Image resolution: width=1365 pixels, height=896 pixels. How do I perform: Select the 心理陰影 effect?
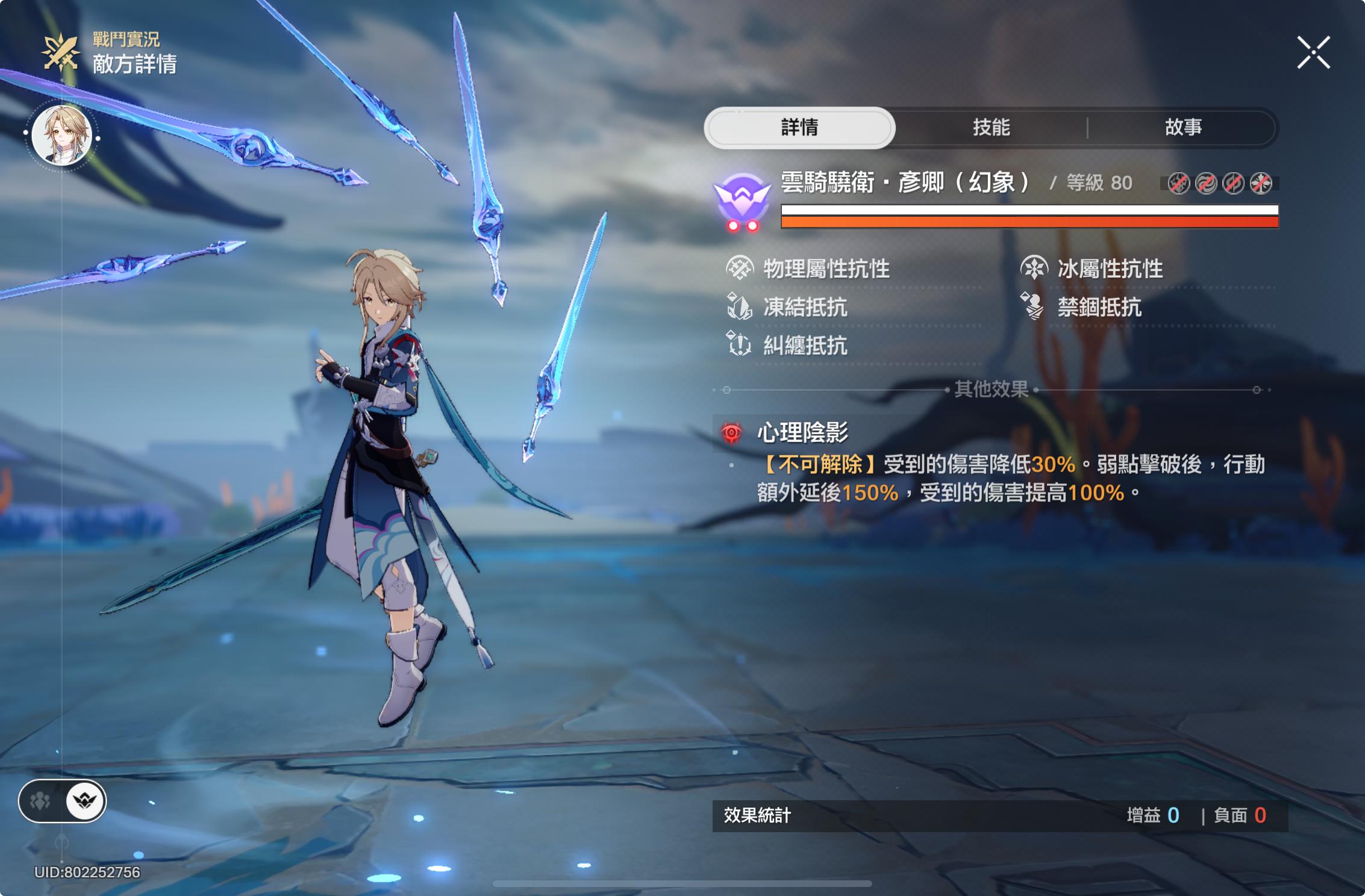pyautogui.click(x=802, y=432)
